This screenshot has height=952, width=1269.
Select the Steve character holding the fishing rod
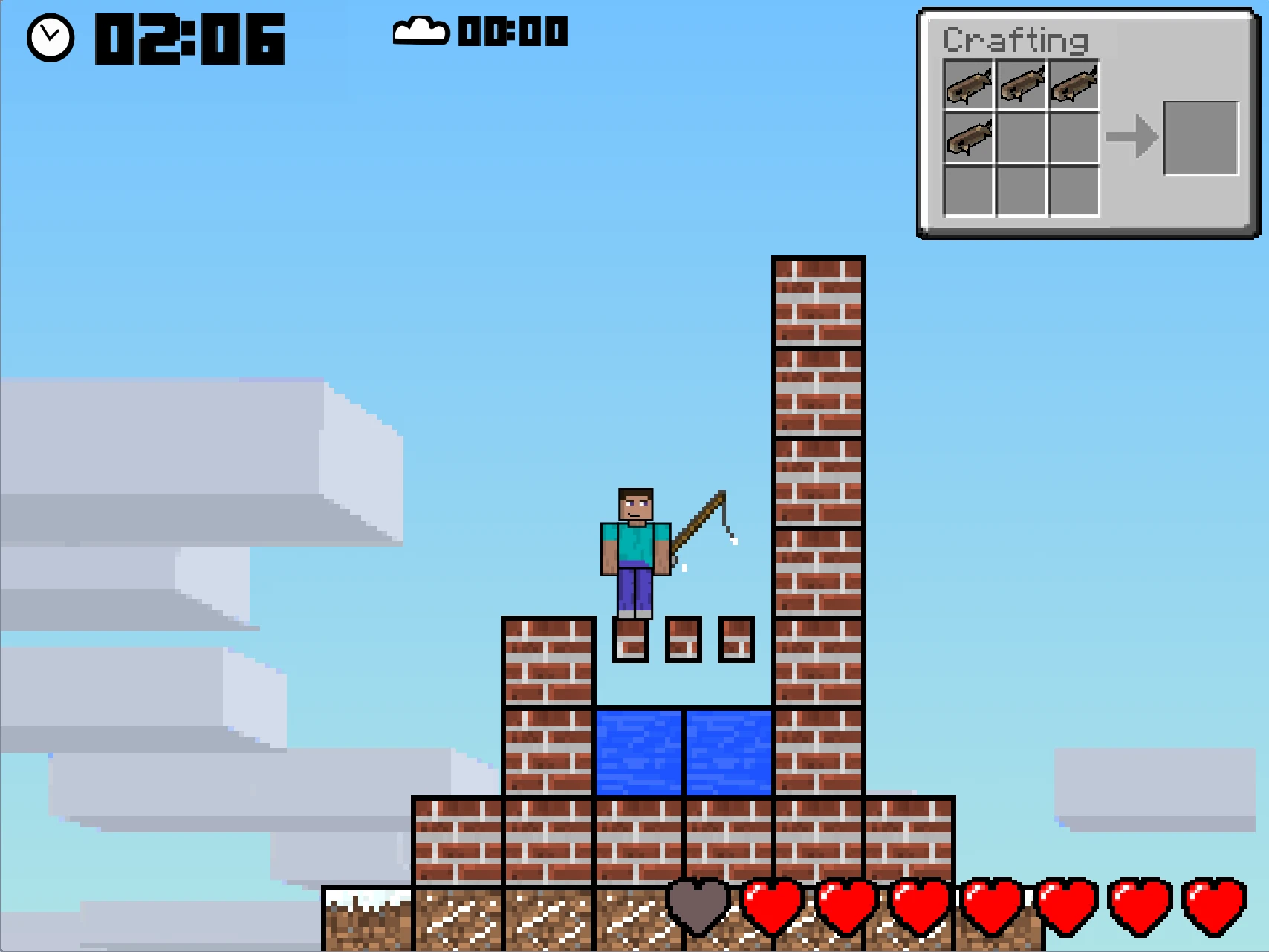pyautogui.click(x=635, y=550)
